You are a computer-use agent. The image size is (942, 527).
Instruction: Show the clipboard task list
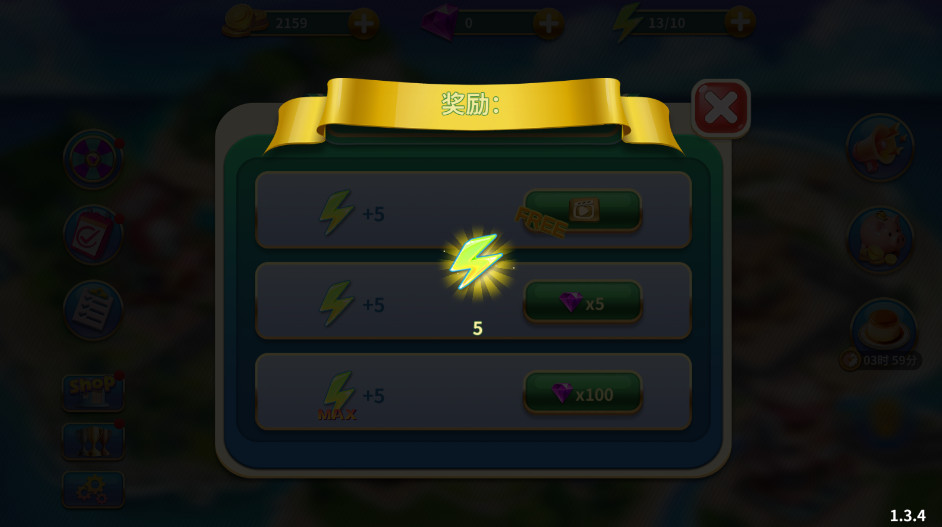[93, 310]
